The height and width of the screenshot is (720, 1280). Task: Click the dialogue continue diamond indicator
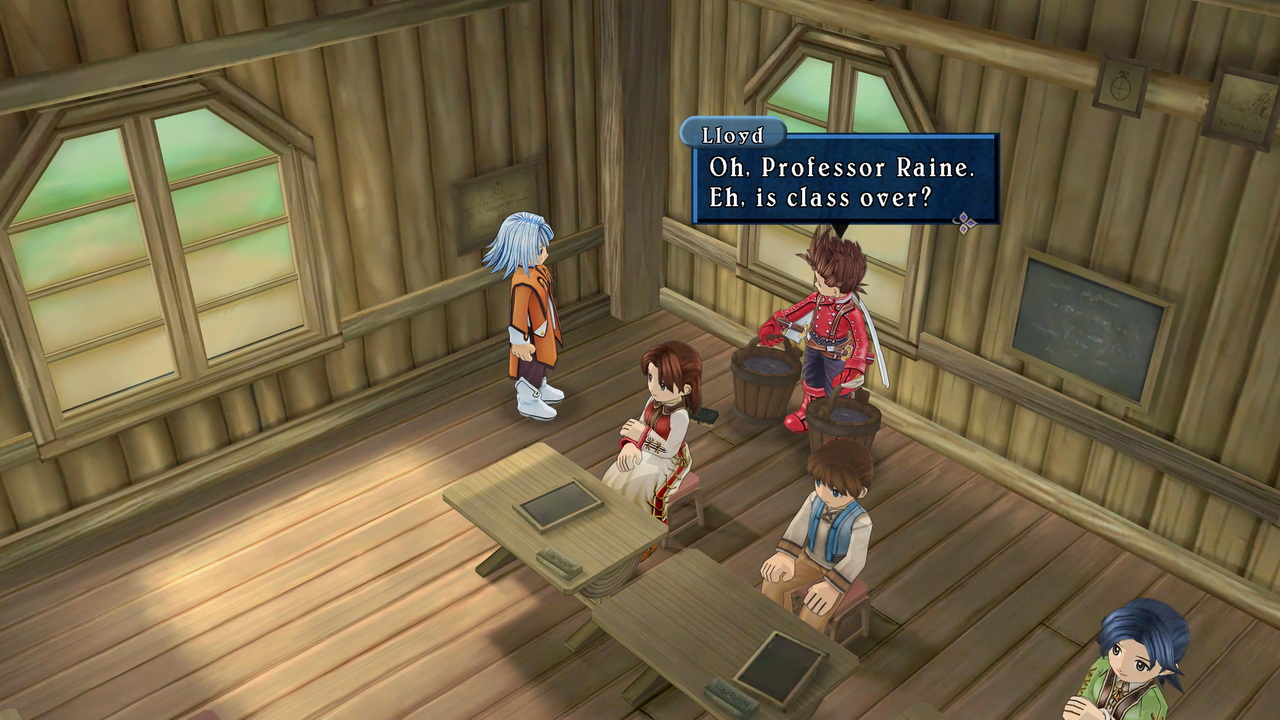click(965, 223)
